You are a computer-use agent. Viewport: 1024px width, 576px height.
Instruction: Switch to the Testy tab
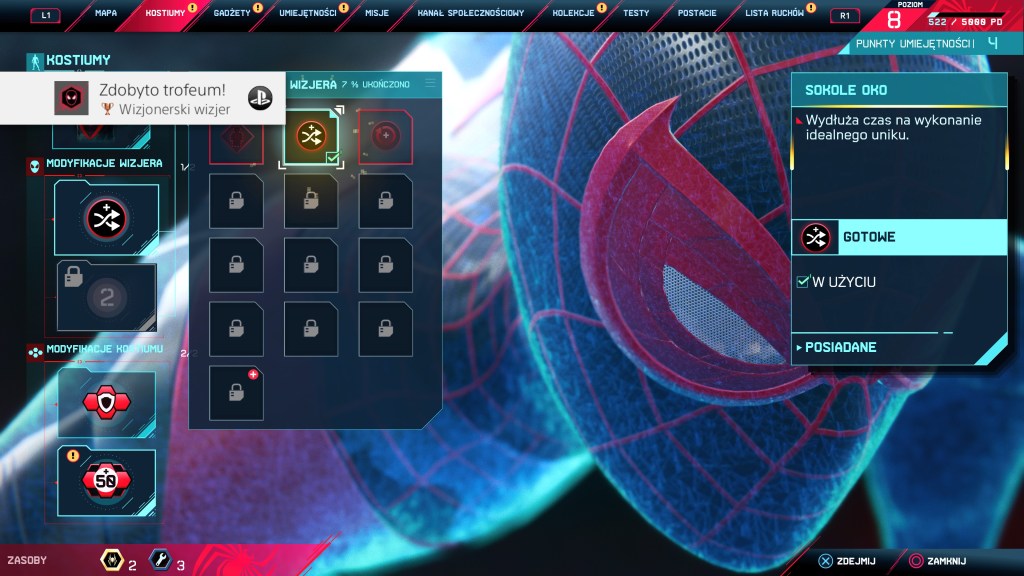coord(636,13)
